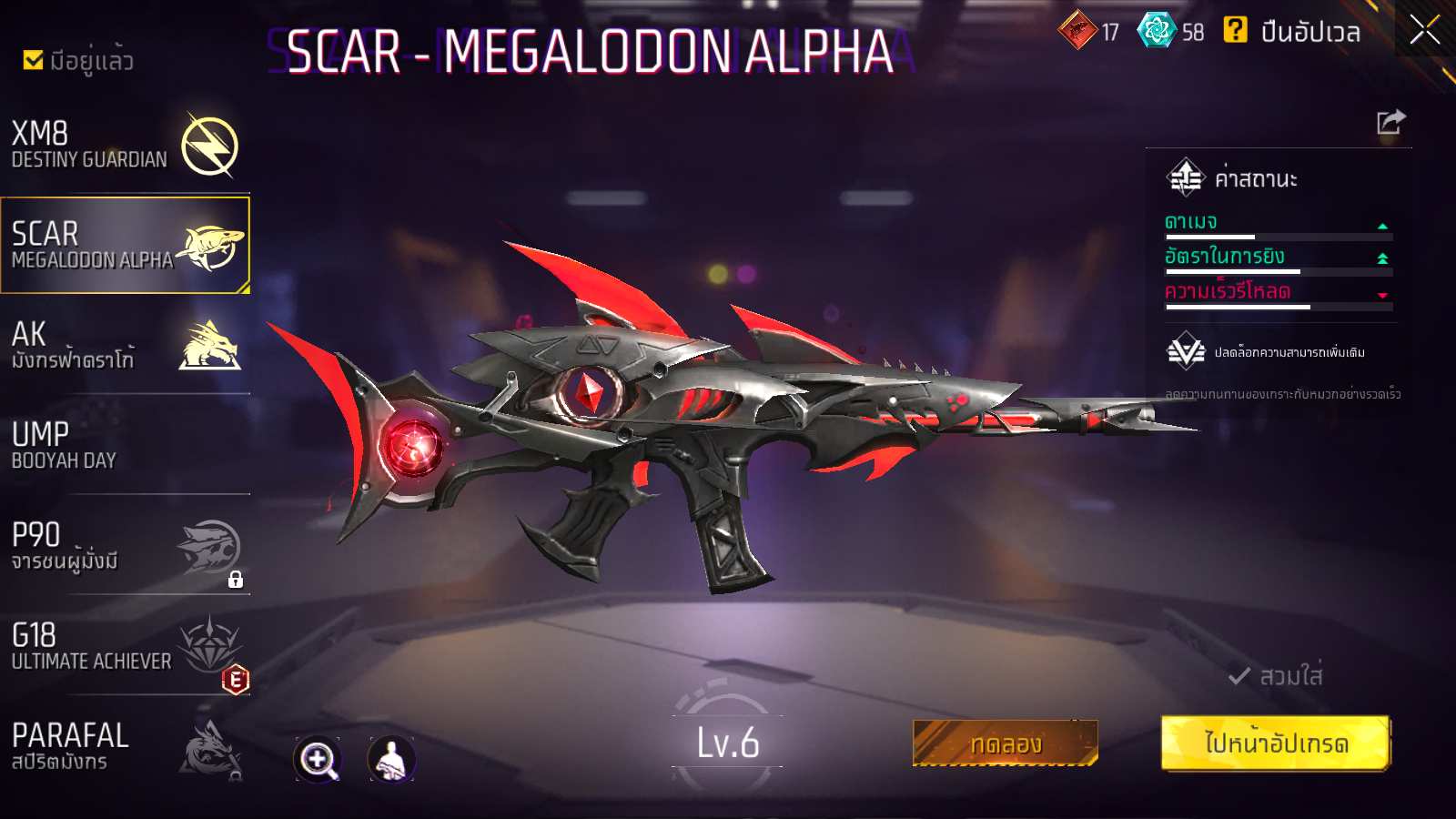Select the PARAFAL dragon skin

coord(125,746)
